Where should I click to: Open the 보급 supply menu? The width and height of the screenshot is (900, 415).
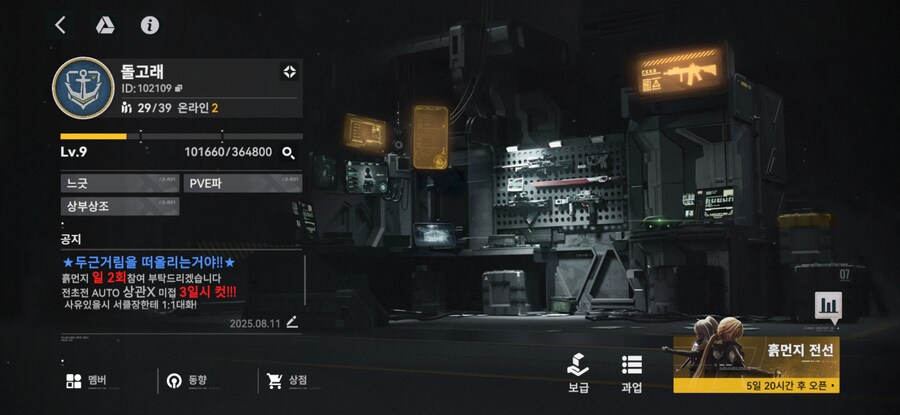click(x=578, y=372)
